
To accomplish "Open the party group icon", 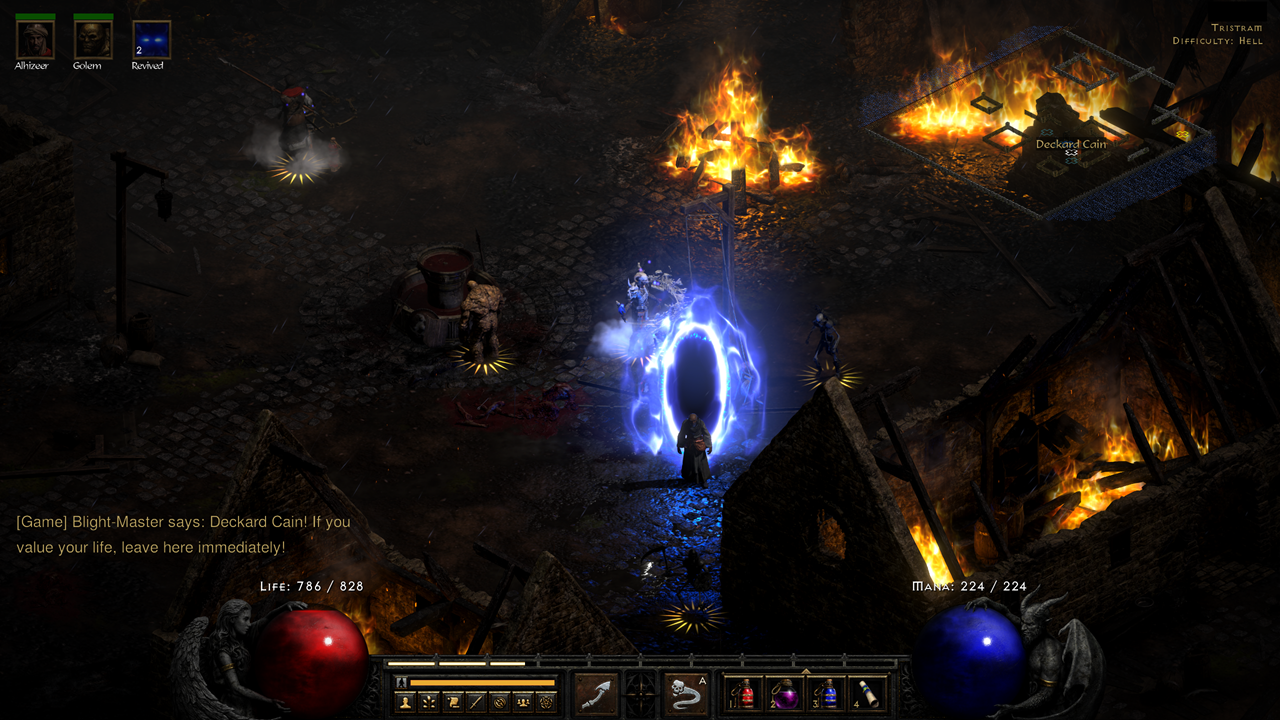I will pos(522,702).
